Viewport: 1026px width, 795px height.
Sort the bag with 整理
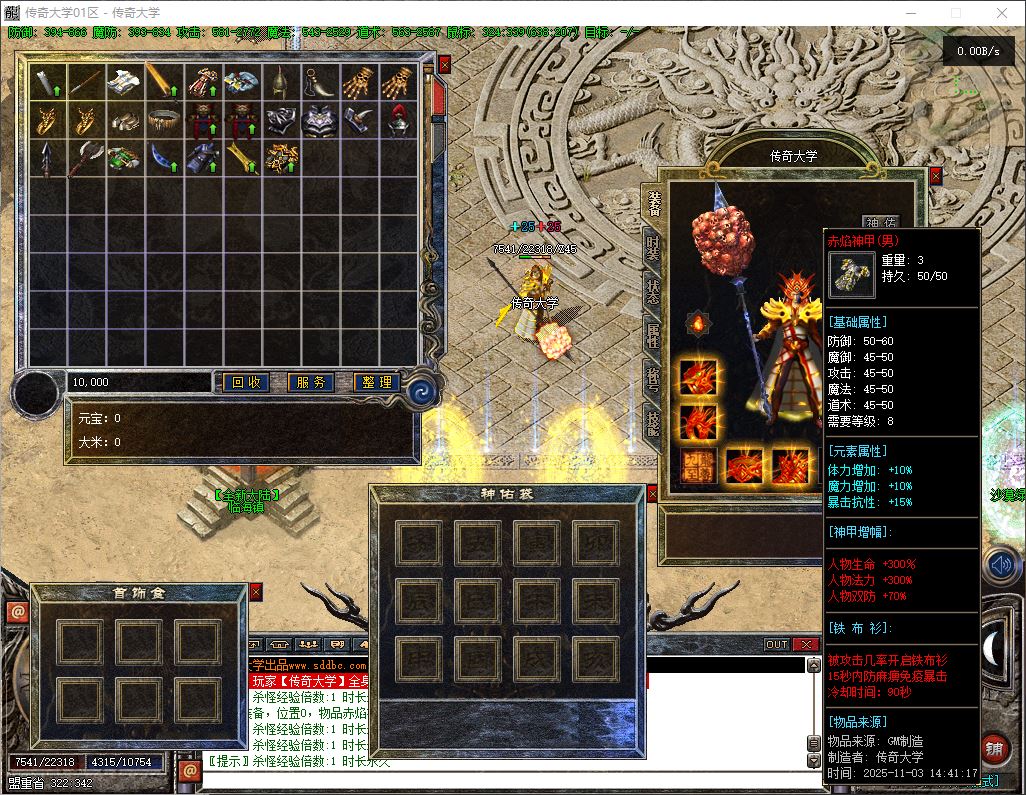pyautogui.click(x=376, y=382)
